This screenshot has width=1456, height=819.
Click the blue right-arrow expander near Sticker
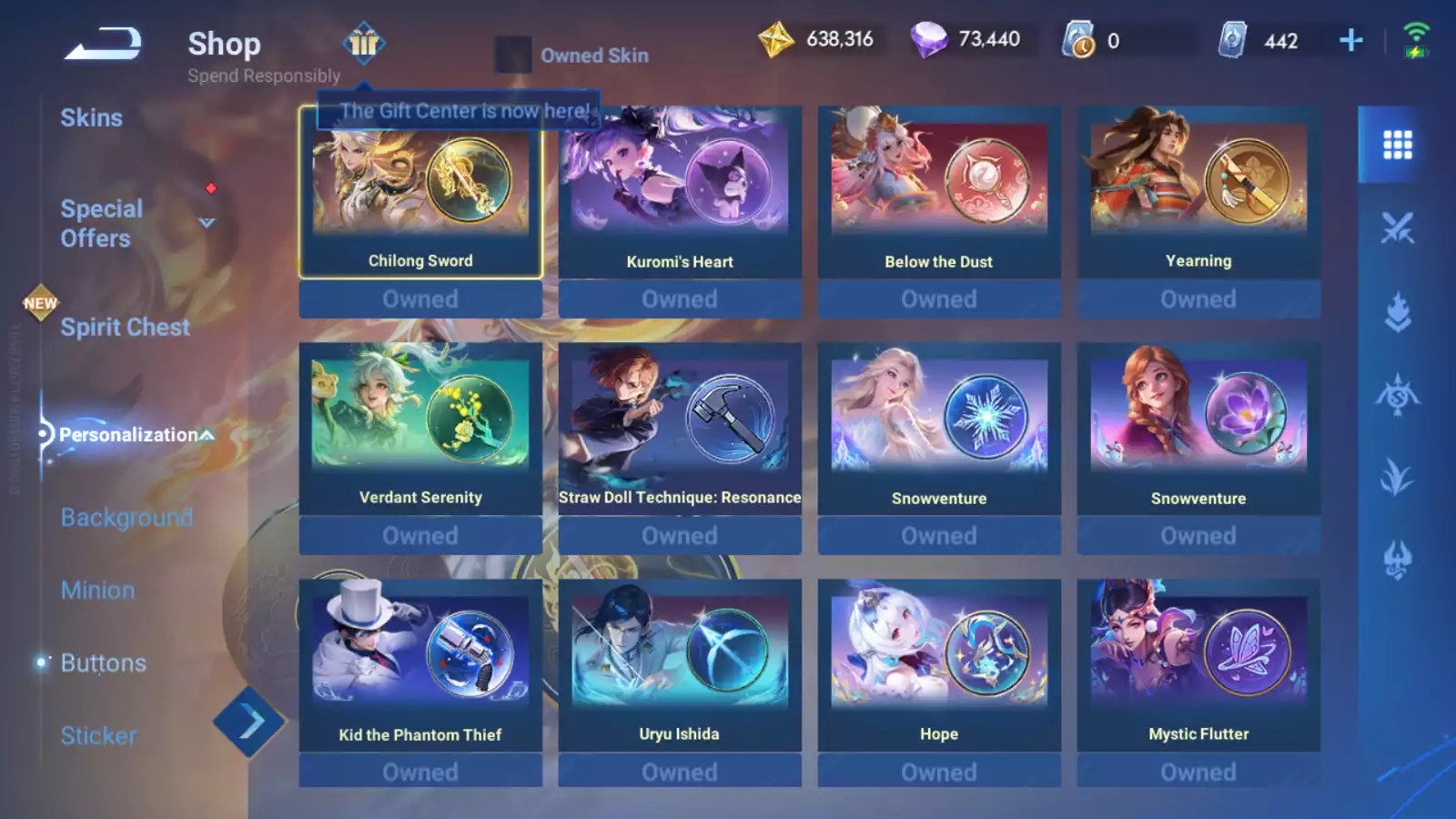tap(249, 719)
